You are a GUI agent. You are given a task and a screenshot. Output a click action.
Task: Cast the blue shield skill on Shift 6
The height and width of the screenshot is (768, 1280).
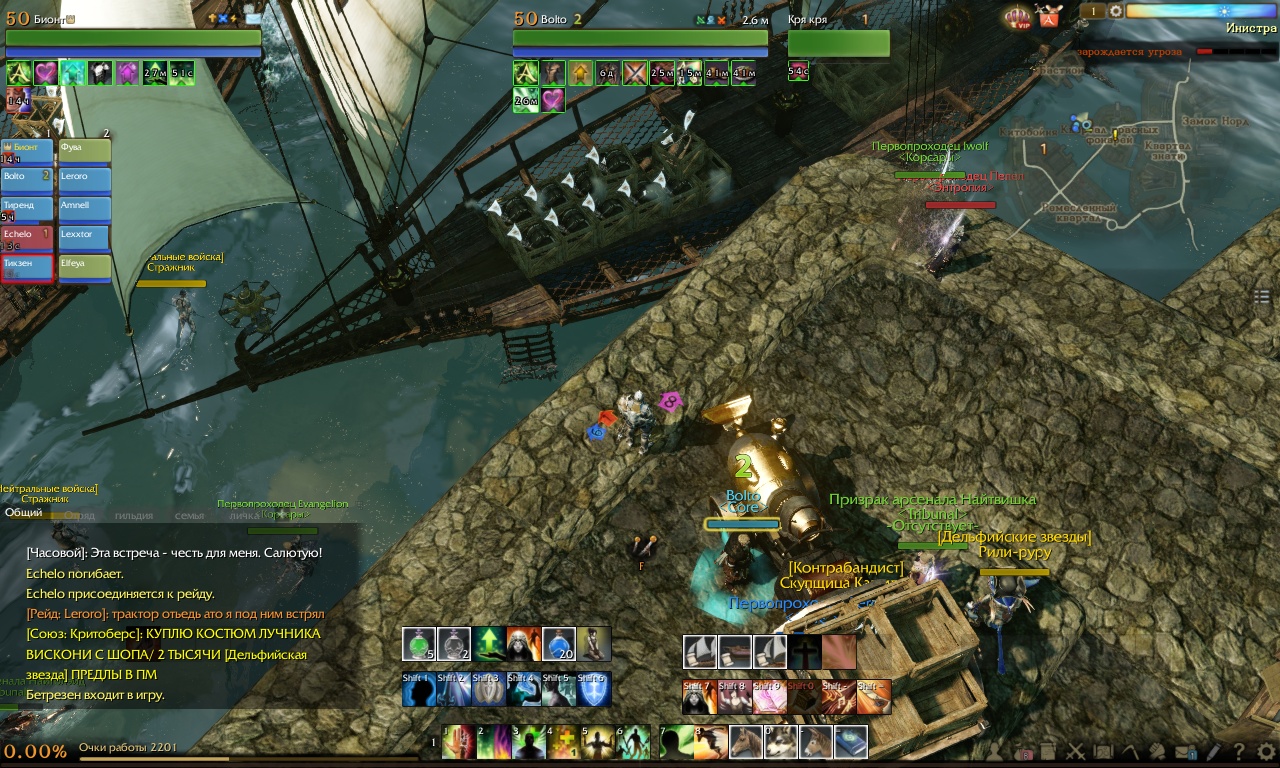tap(593, 689)
